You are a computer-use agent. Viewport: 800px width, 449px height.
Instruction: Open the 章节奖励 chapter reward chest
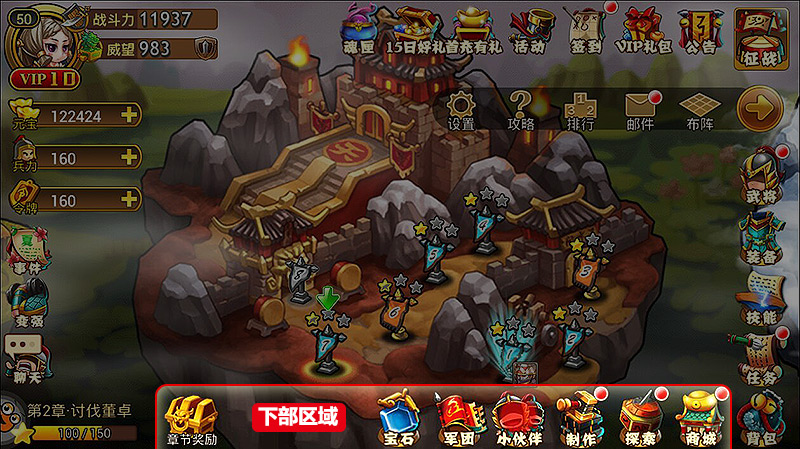(191, 419)
